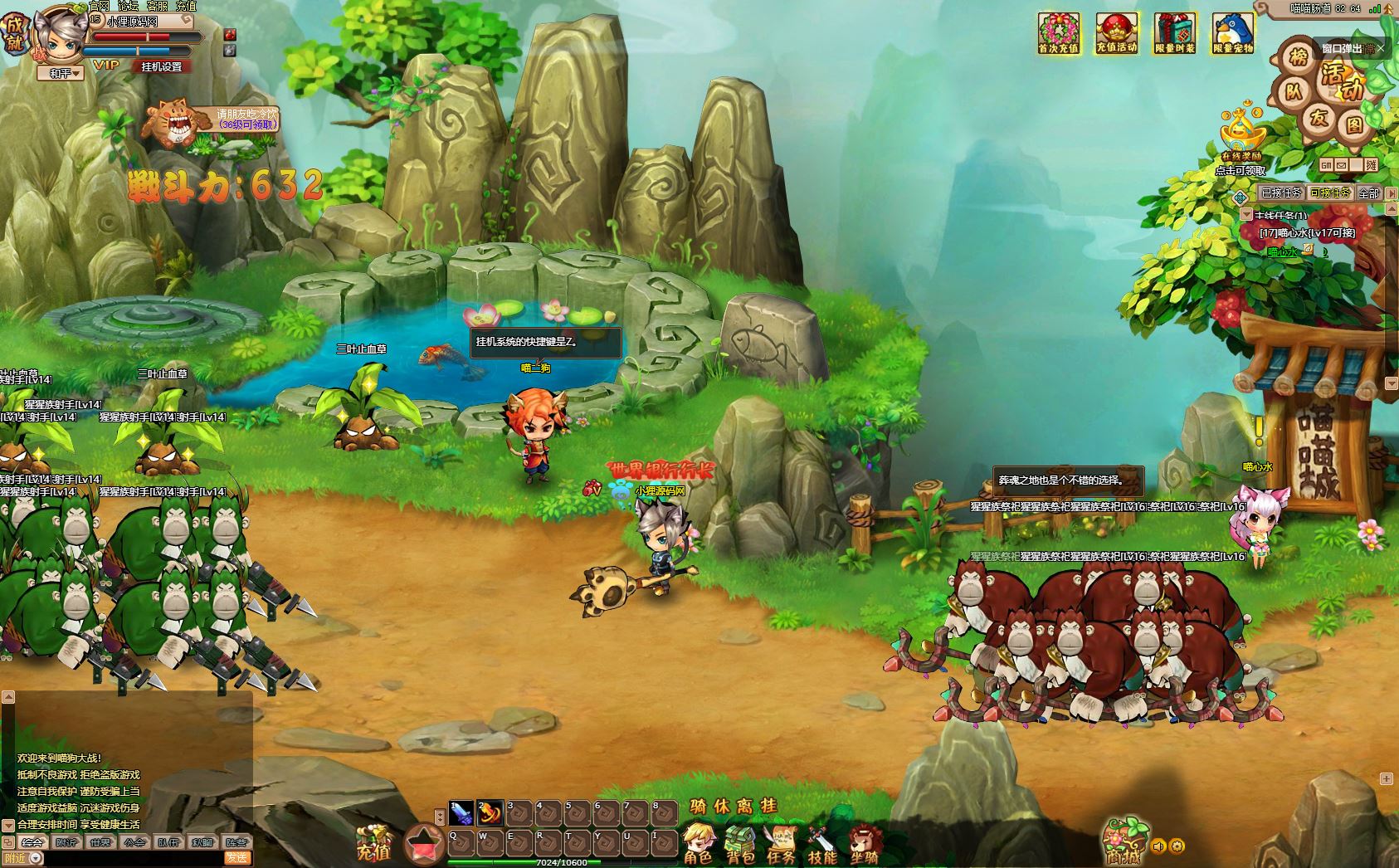This screenshot has width=1399, height=868.
Task: Open the 坐骑 mount panel
Action: tap(864, 842)
